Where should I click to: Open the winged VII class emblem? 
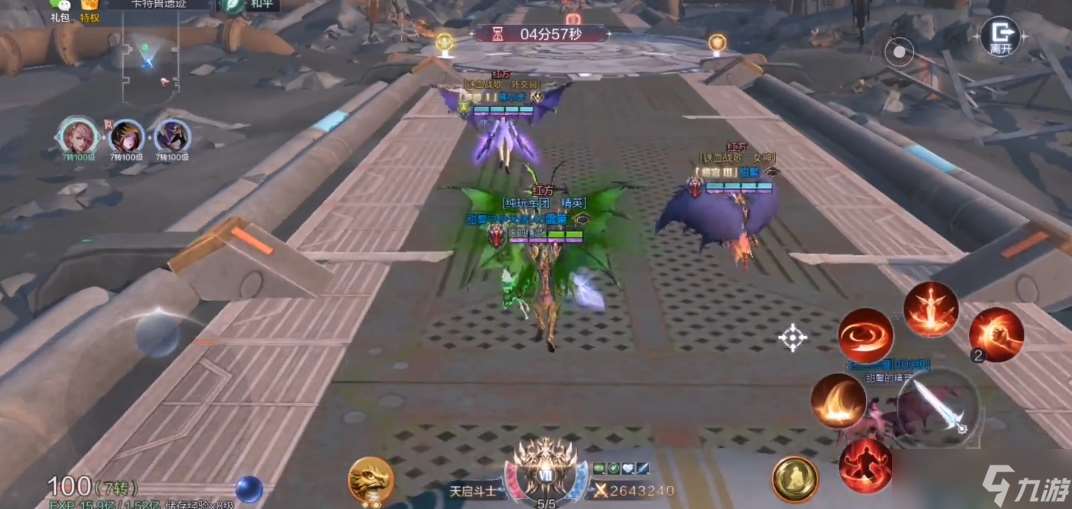click(x=545, y=469)
